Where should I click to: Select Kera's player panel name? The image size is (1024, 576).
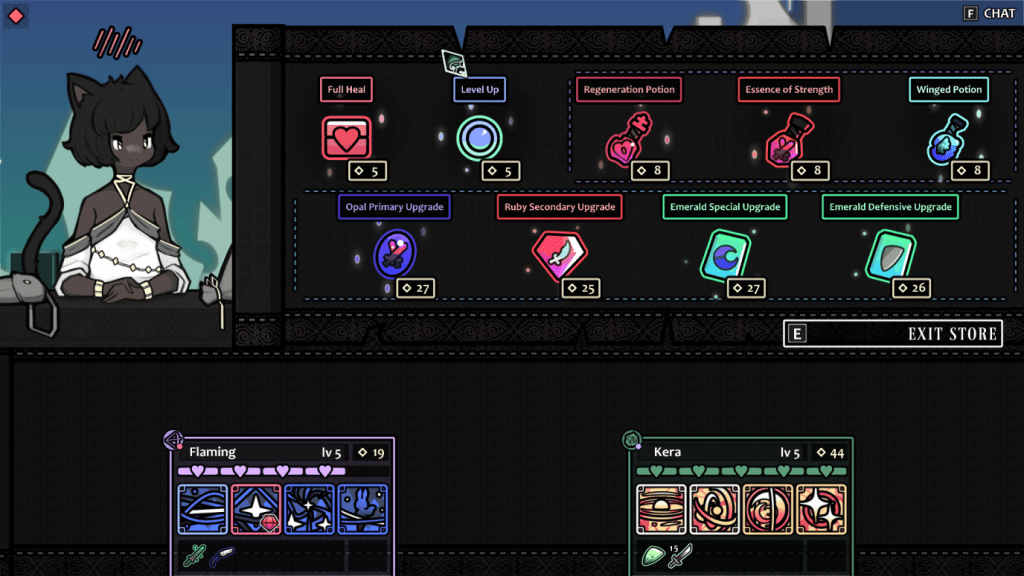[668, 452]
